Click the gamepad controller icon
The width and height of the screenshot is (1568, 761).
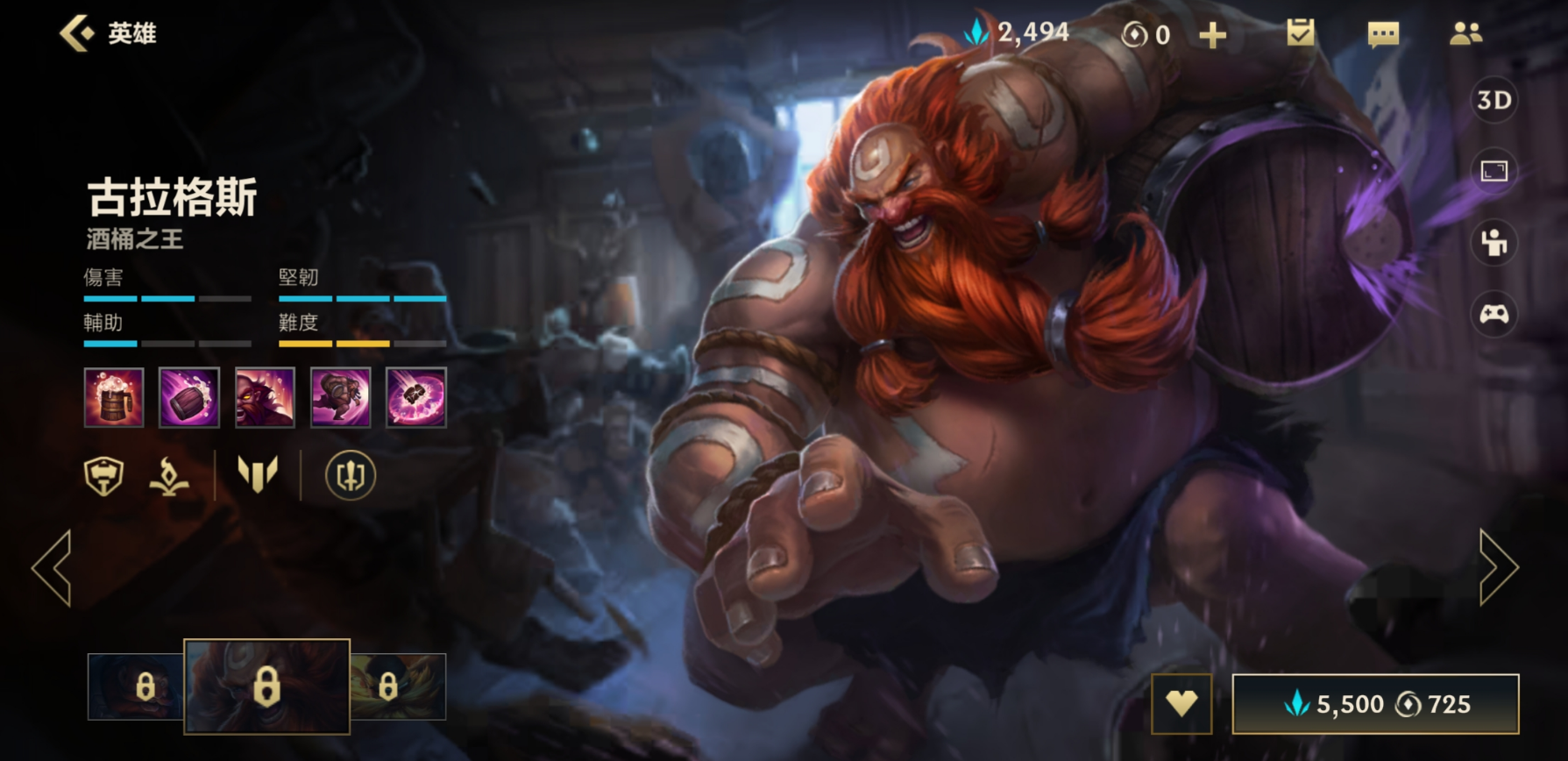tap(1494, 313)
